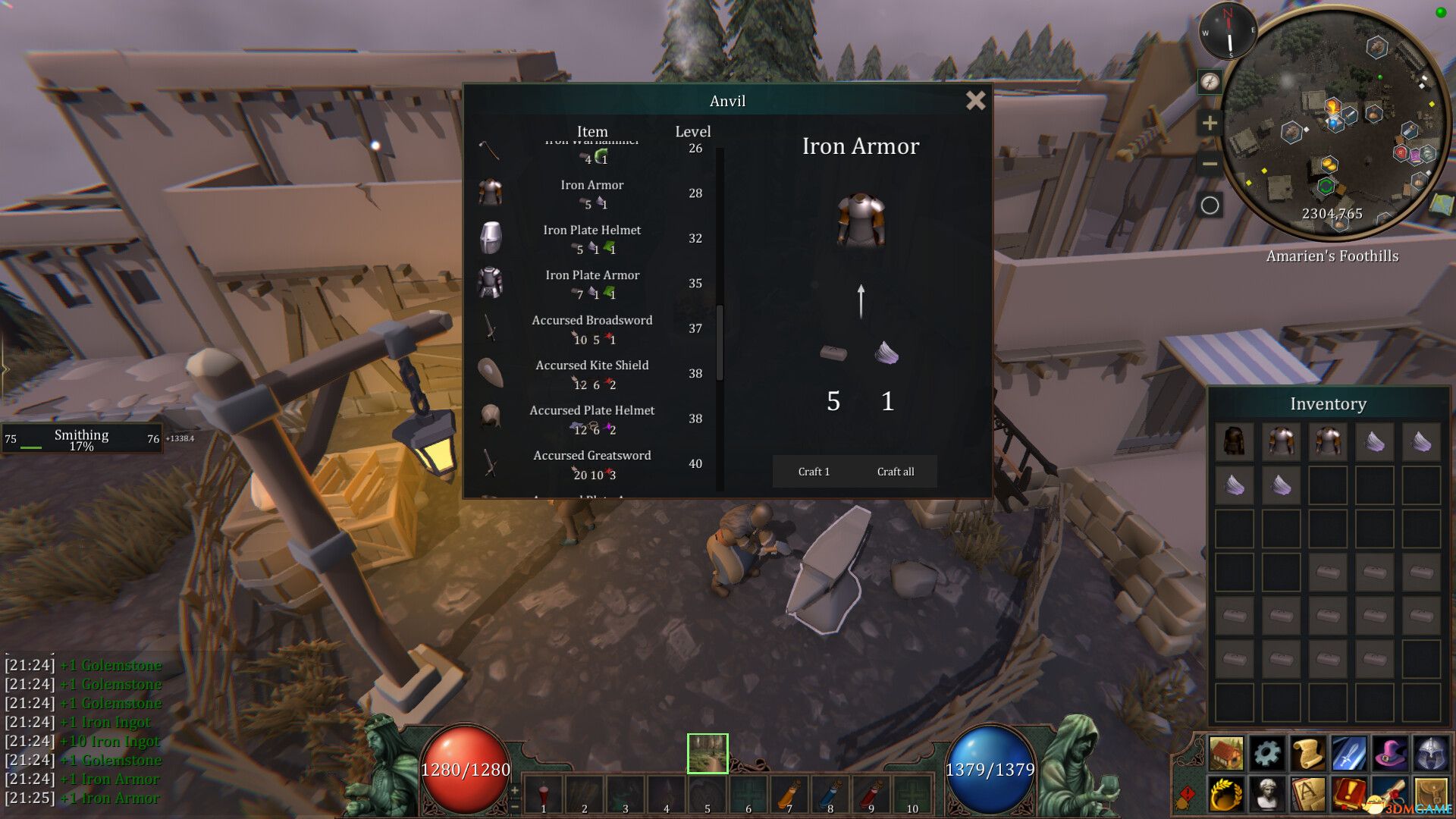Zoom in on the minimap with plus button

pyautogui.click(x=1209, y=121)
